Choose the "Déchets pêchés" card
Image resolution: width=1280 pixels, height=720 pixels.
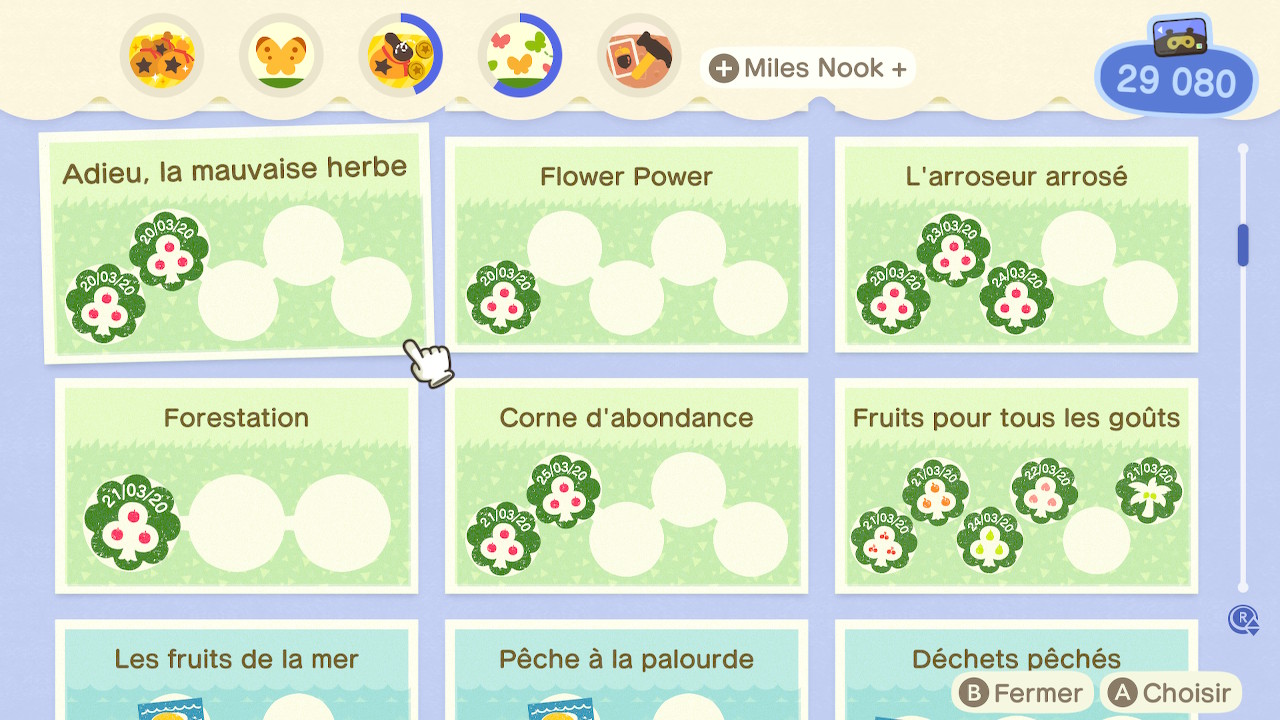[1016, 658]
